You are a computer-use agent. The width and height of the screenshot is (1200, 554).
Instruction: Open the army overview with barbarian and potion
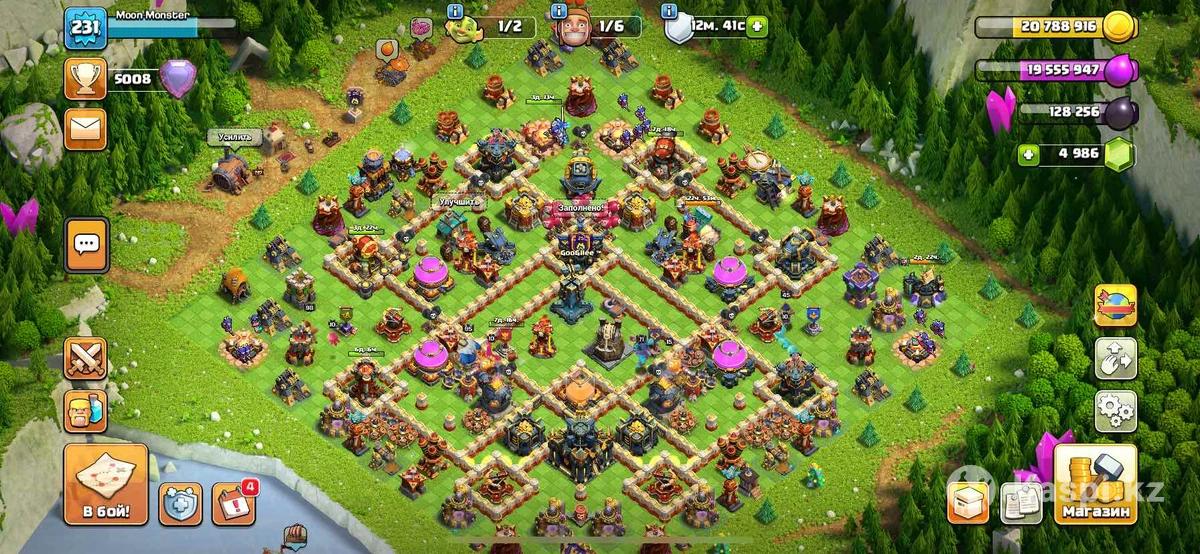(x=85, y=410)
